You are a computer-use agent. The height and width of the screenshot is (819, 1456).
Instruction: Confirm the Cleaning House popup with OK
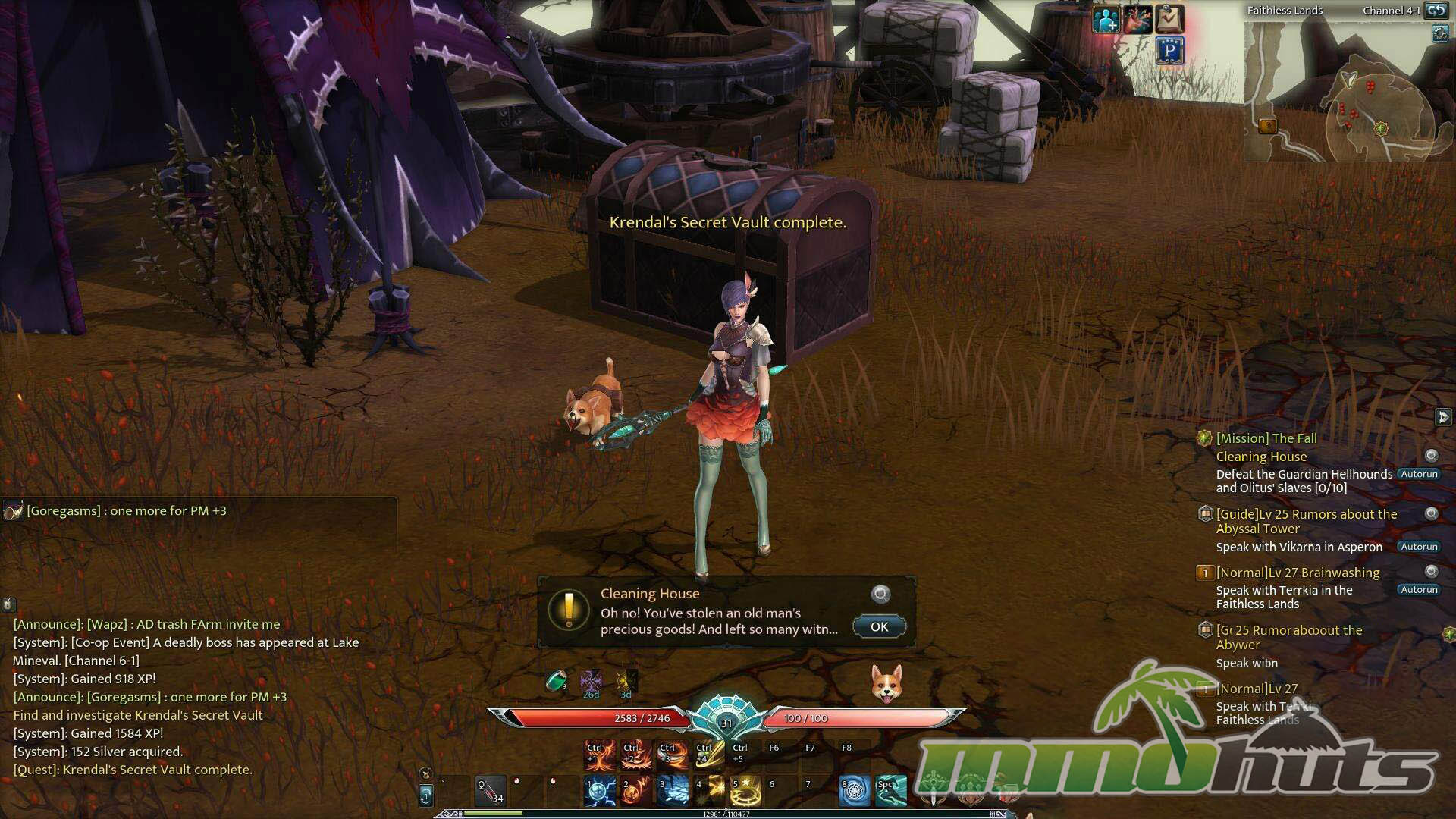(879, 626)
